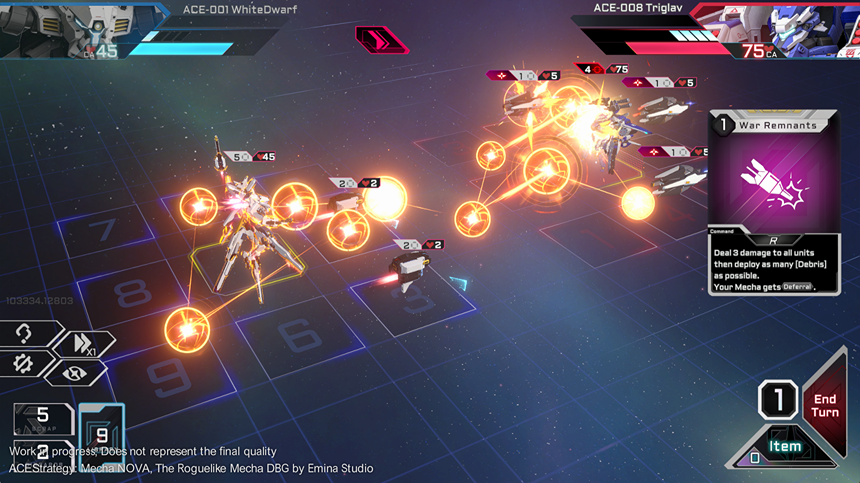The image size is (860, 483).
Task: Toggle the X1 fast-forward speed button
Action: pyautogui.click(x=83, y=343)
